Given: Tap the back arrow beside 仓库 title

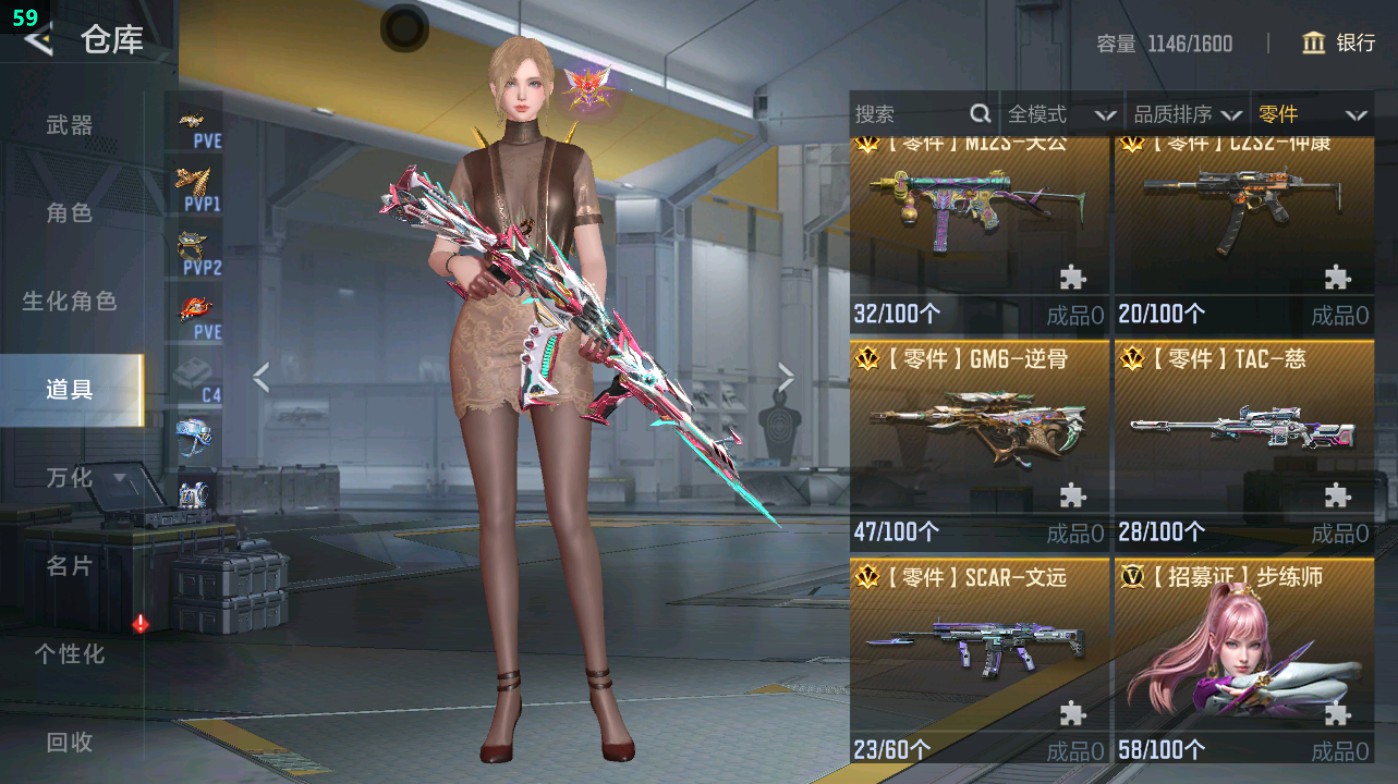Looking at the screenshot, I should click(x=38, y=42).
